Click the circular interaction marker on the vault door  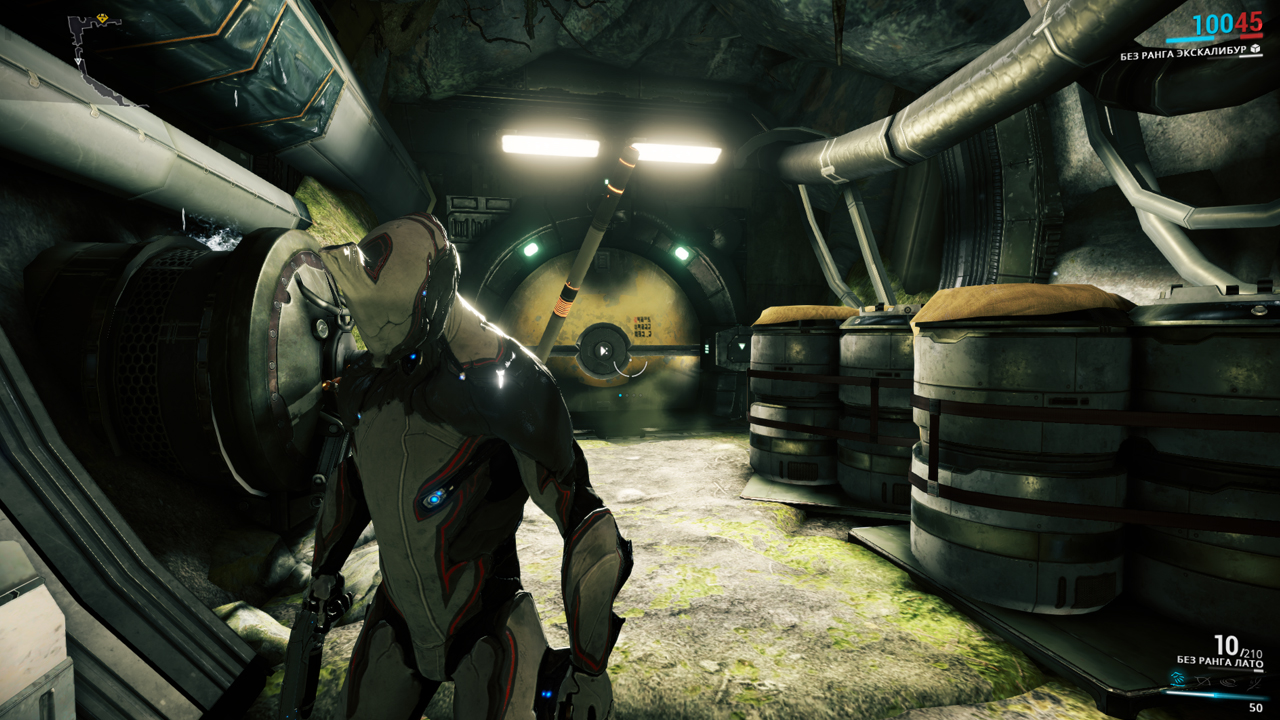coord(603,350)
